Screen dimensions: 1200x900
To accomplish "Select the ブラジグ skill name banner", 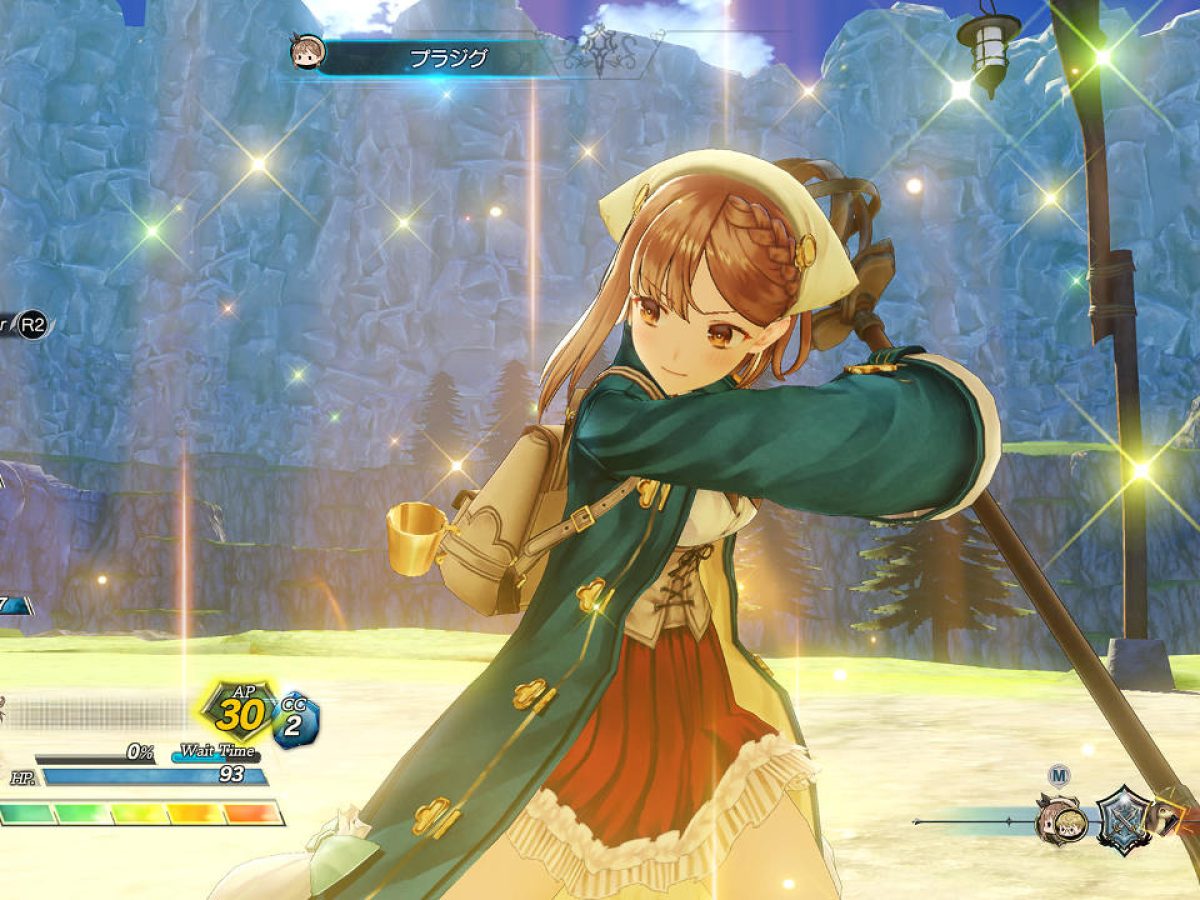I will tap(448, 58).
